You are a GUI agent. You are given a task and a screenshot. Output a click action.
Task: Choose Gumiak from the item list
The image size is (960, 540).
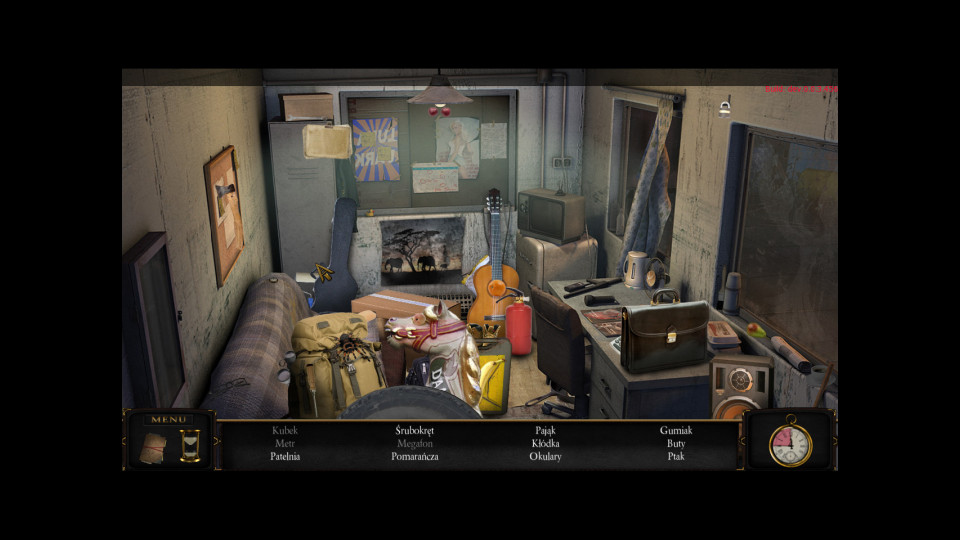click(x=676, y=431)
